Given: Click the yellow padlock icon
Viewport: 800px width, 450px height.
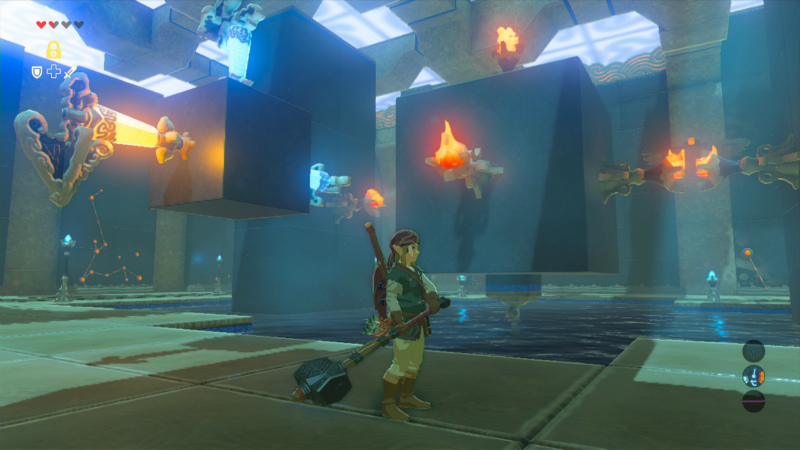Looking at the screenshot, I should 53,49.
